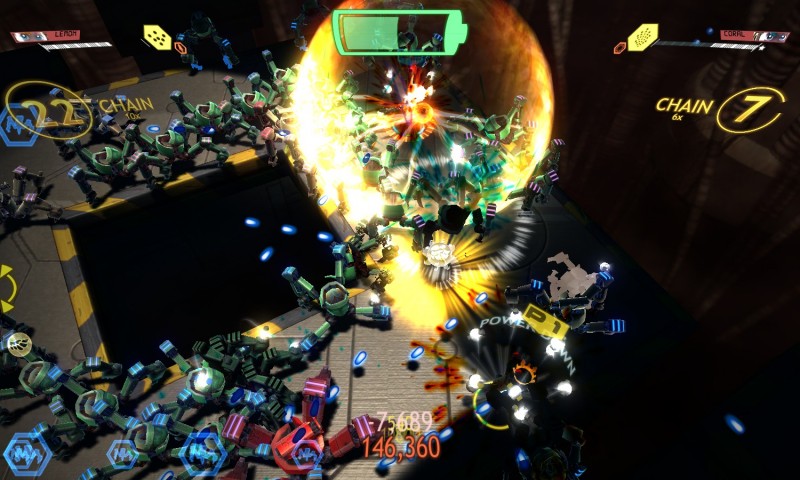Select Leach's yellow hexagon weapon icon
The width and height of the screenshot is (800, 480).
pyautogui.click(x=155, y=37)
